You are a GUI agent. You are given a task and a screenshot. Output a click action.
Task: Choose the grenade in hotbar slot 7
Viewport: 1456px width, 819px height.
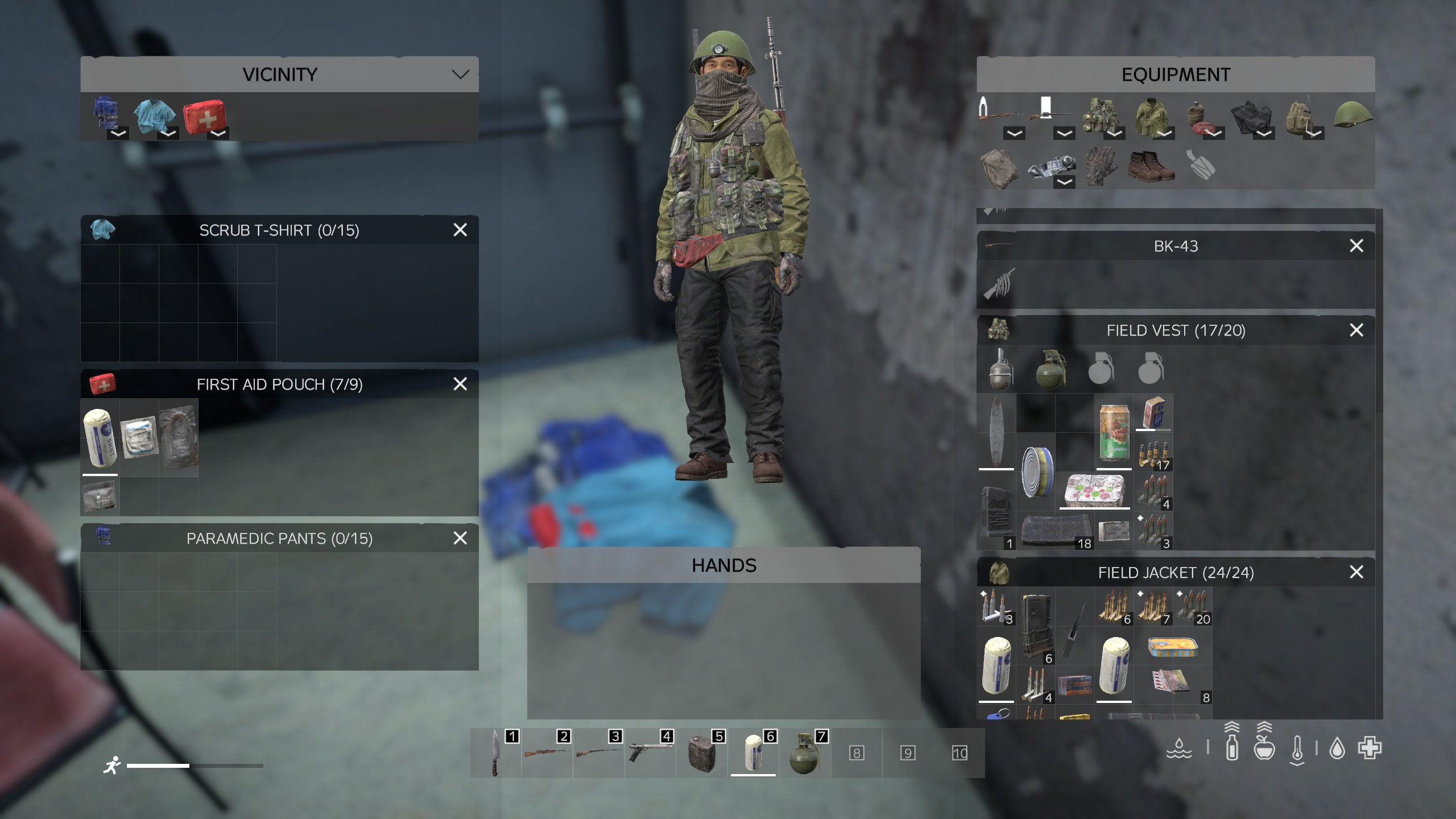click(x=804, y=754)
